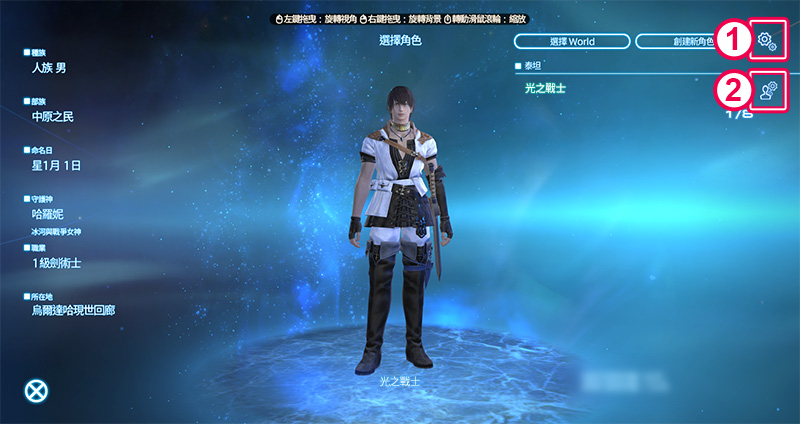Open the character settings icon with gear

click(767, 91)
